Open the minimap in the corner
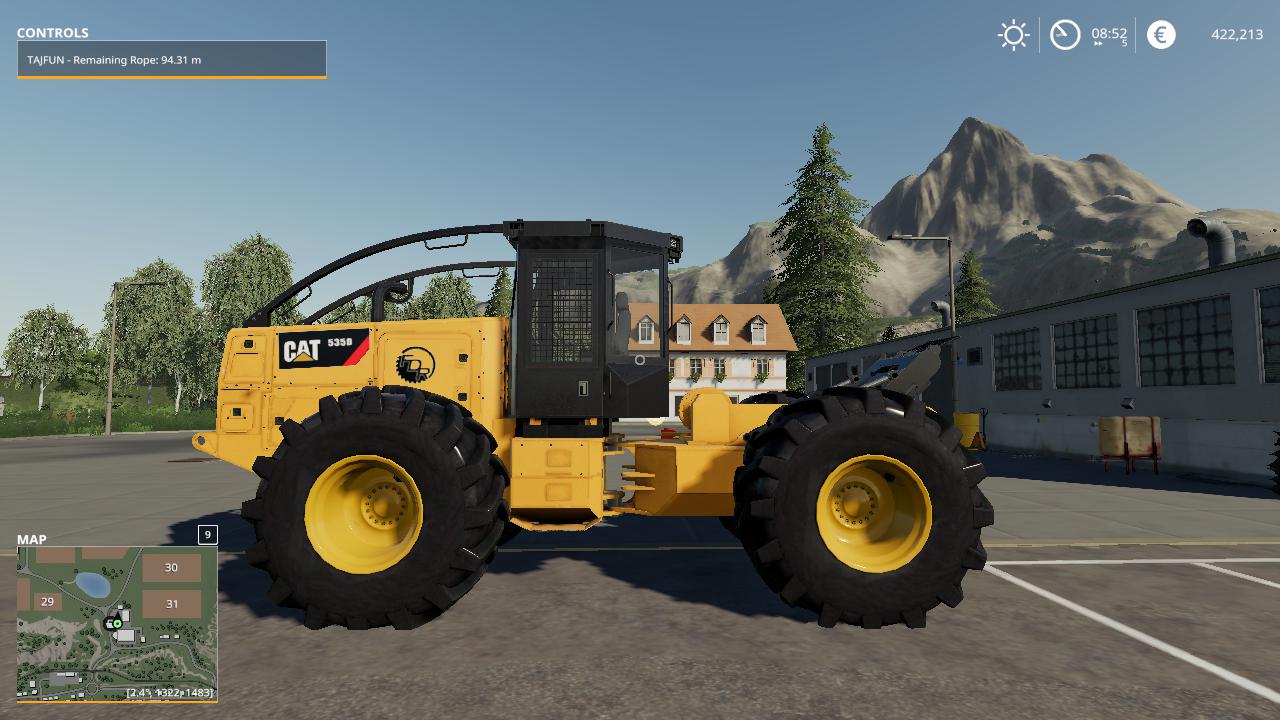This screenshot has width=1280, height=720. 116,622
